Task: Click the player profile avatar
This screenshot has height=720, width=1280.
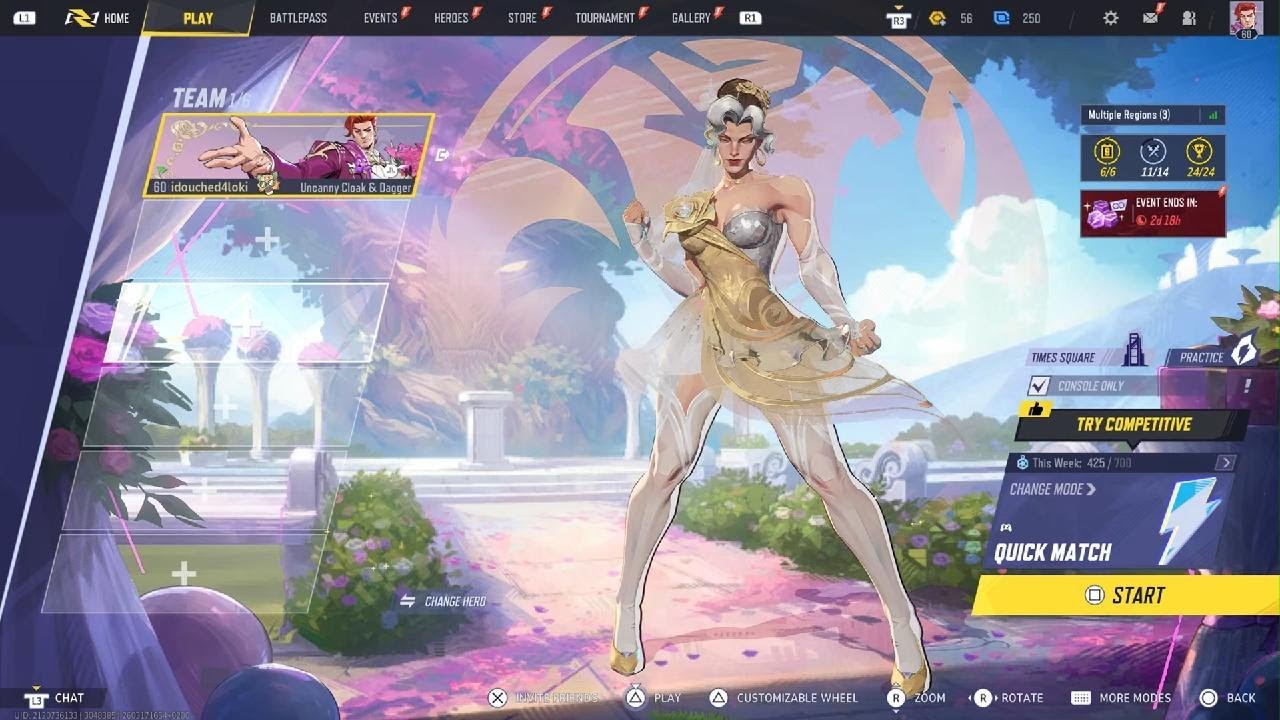Action: [x=1246, y=18]
